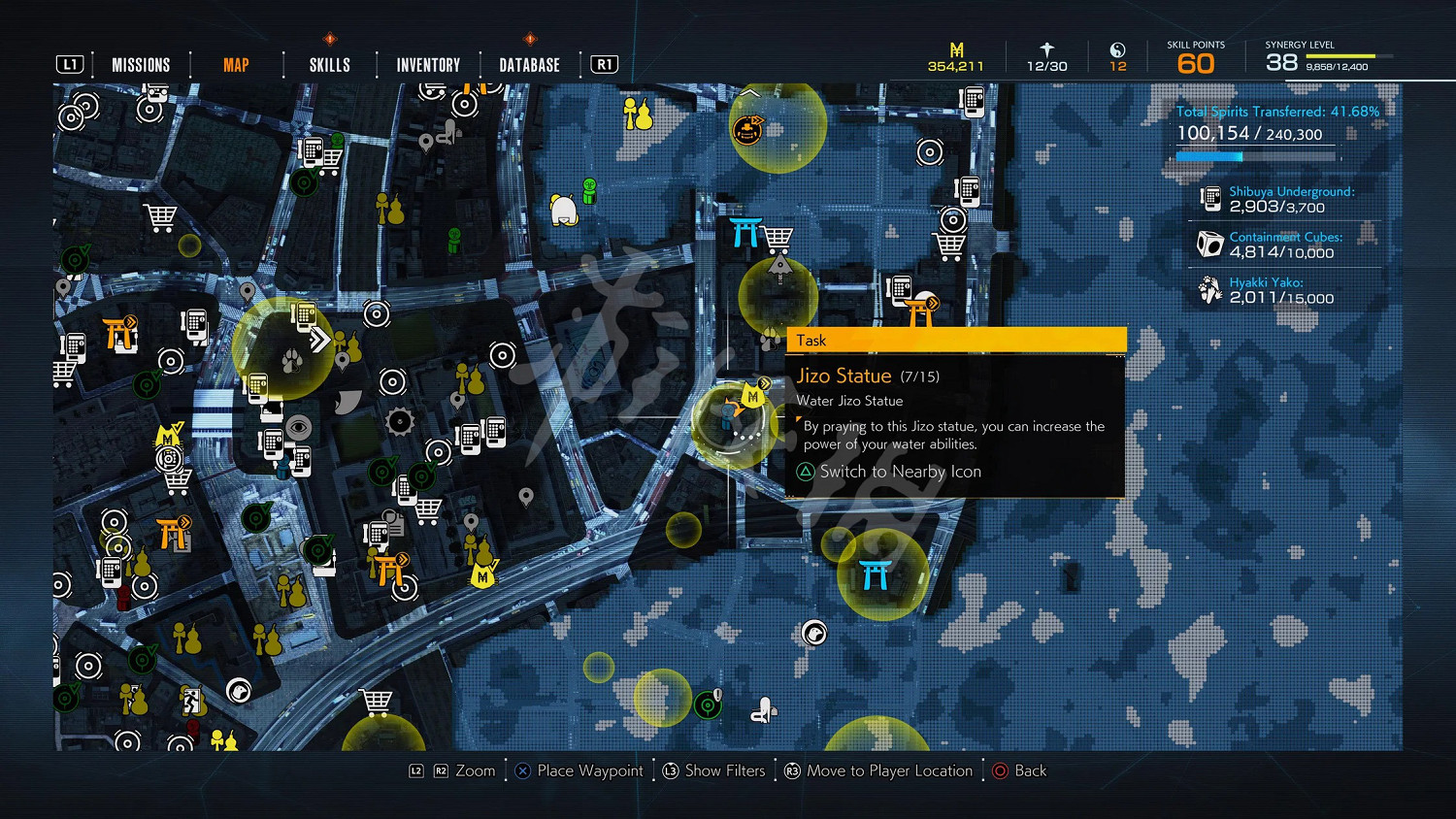Select the eye icon map marker
Screen dimensions: 1456x819
298,427
